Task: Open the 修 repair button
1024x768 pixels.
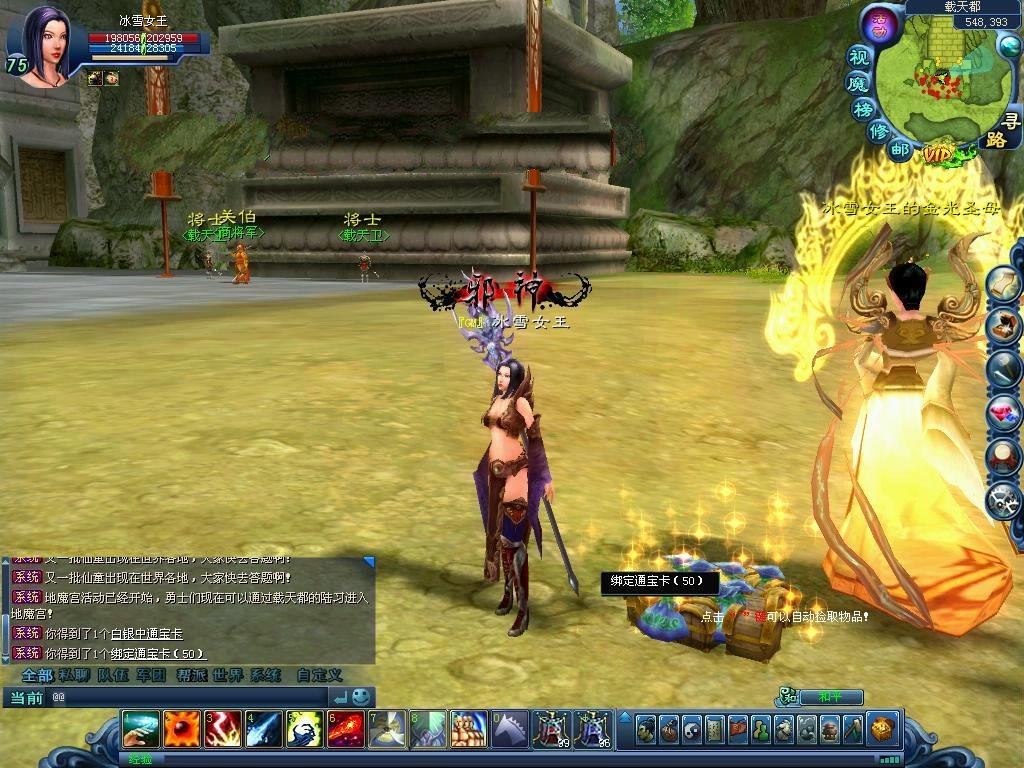Action: (x=878, y=131)
